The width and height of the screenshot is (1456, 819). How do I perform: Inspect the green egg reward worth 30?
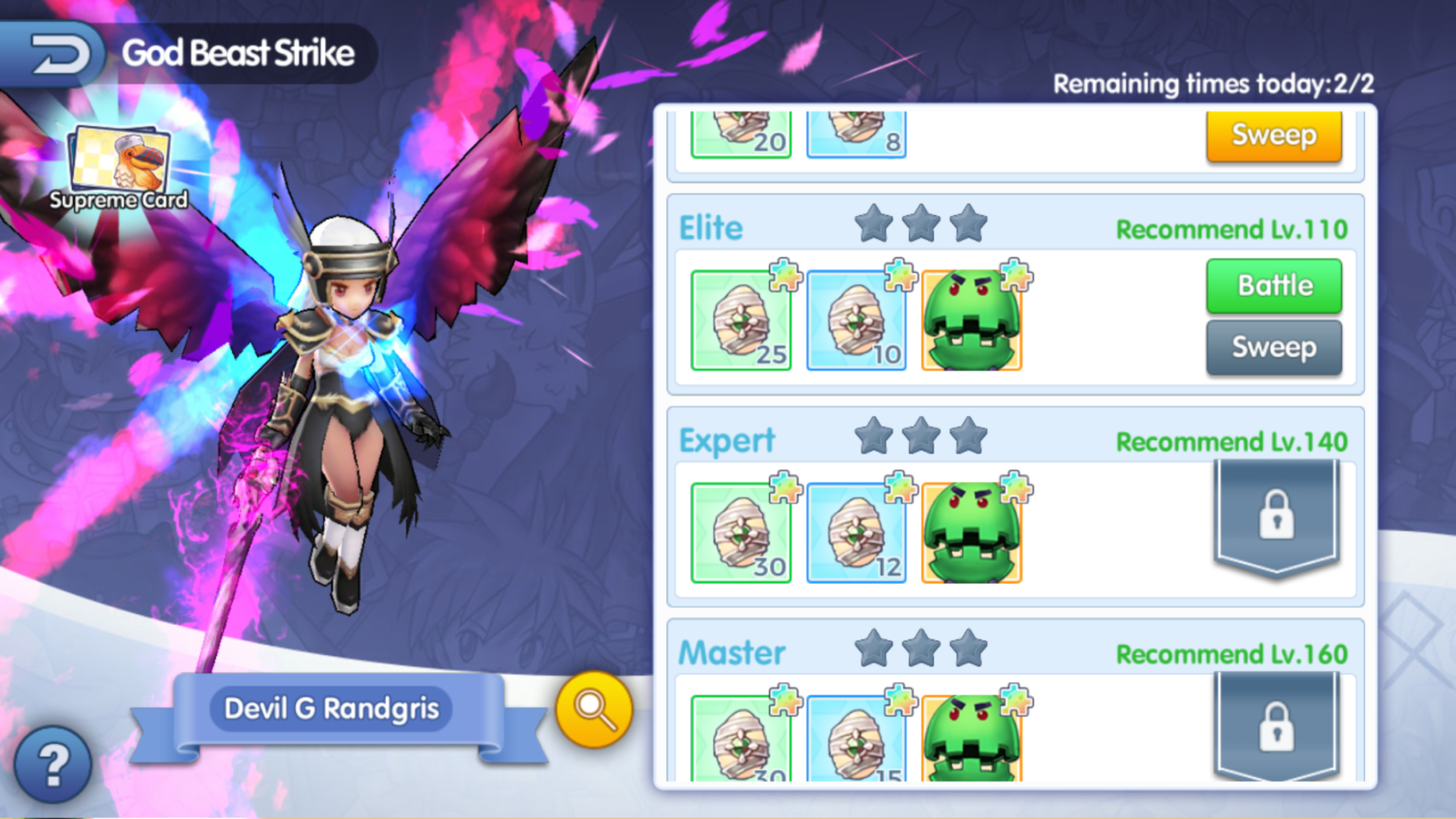740,532
